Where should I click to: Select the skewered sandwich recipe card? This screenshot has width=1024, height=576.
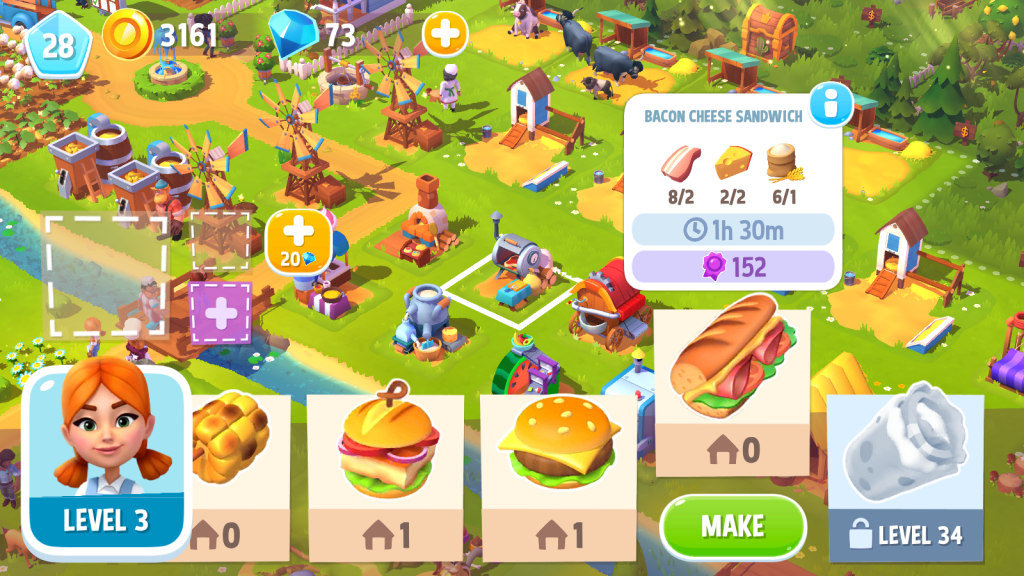click(x=385, y=475)
